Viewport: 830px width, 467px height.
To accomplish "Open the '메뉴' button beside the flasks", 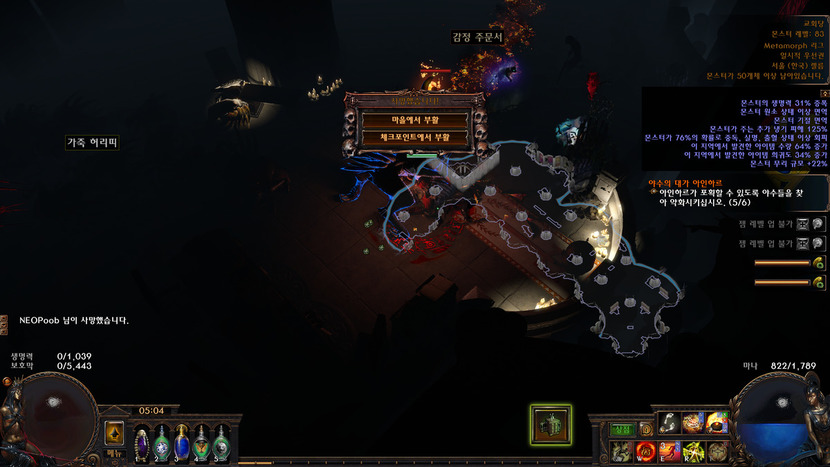I will coord(114,453).
